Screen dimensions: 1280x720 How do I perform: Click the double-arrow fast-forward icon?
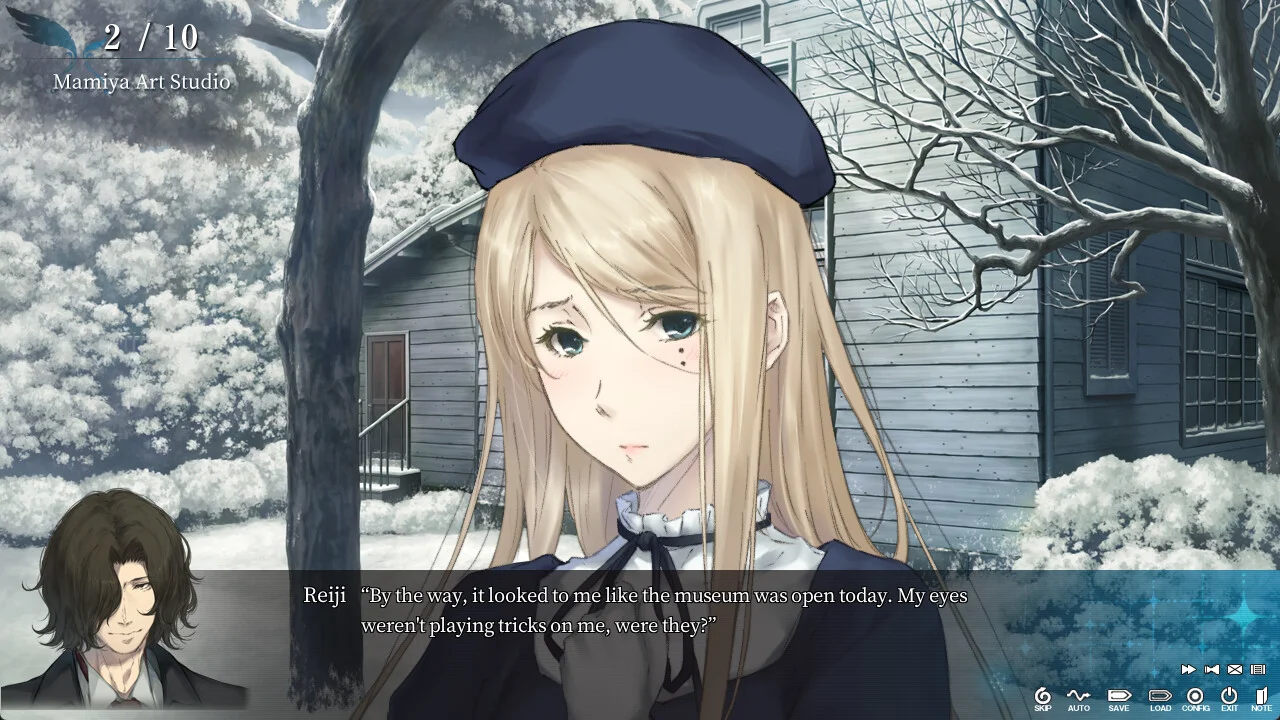pyautogui.click(x=1188, y=669)
